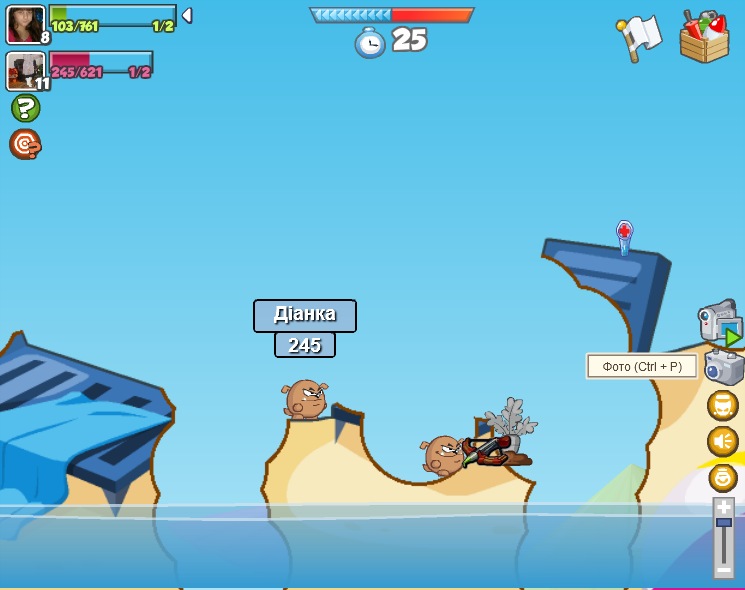
Task: Click the orange target hint icon
Action: click(25, 144)
